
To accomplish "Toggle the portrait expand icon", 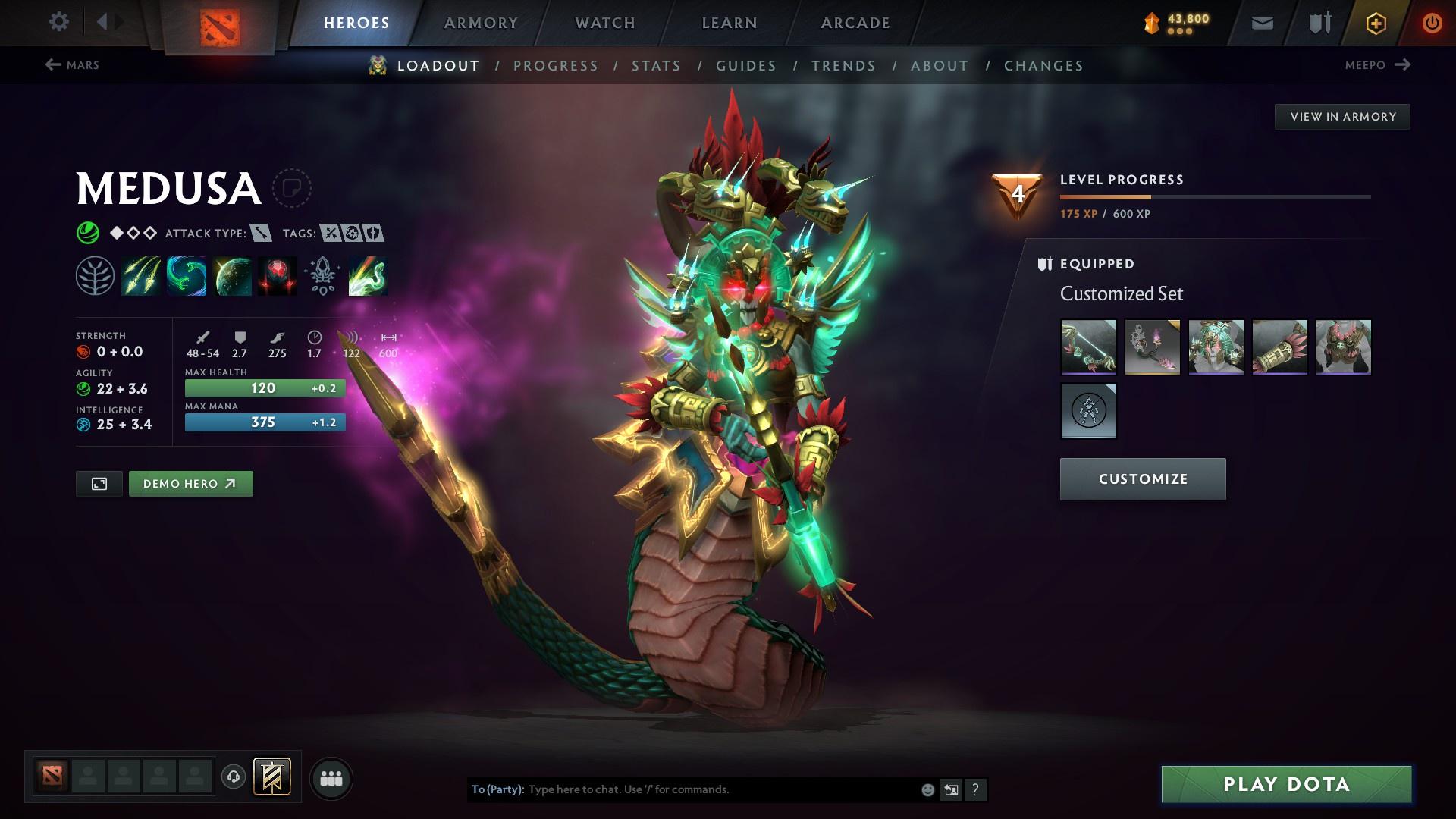I will [99, 483].
